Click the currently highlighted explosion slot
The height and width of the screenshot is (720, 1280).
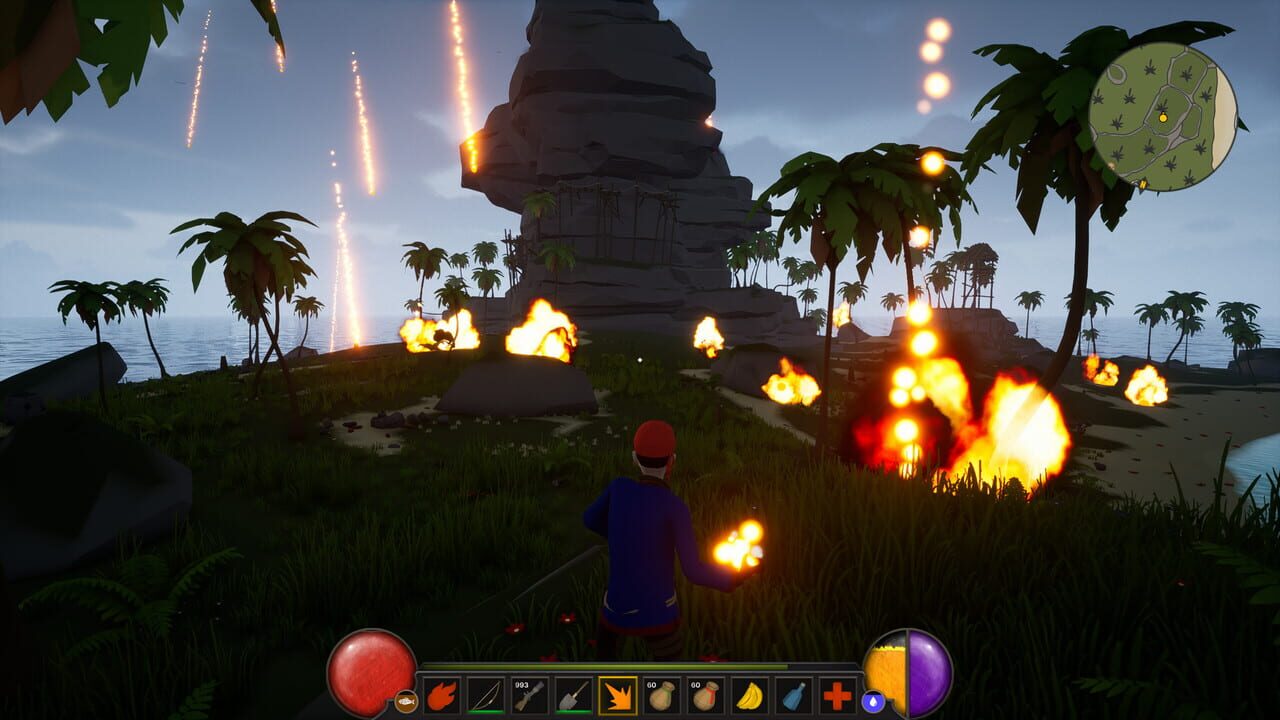620,692
